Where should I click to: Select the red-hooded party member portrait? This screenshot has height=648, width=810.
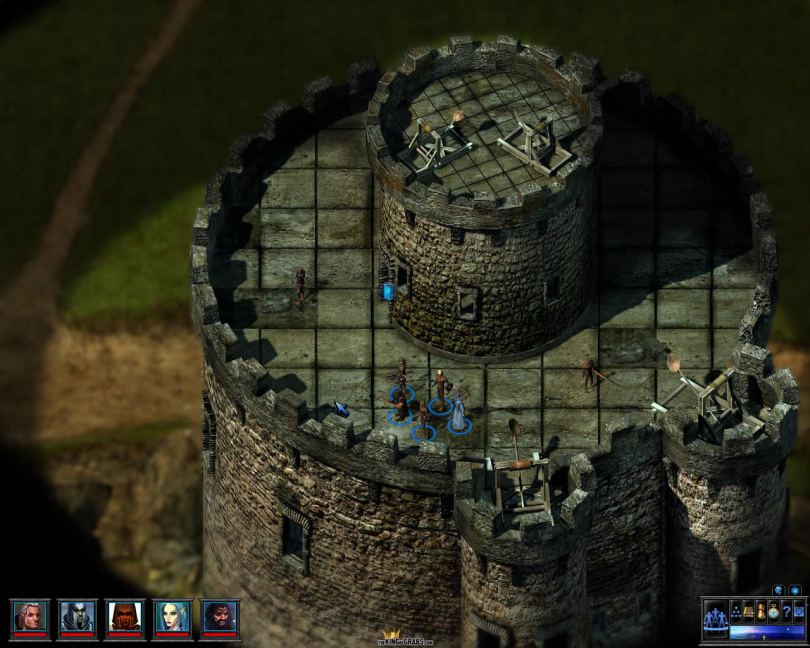[125, 617]
